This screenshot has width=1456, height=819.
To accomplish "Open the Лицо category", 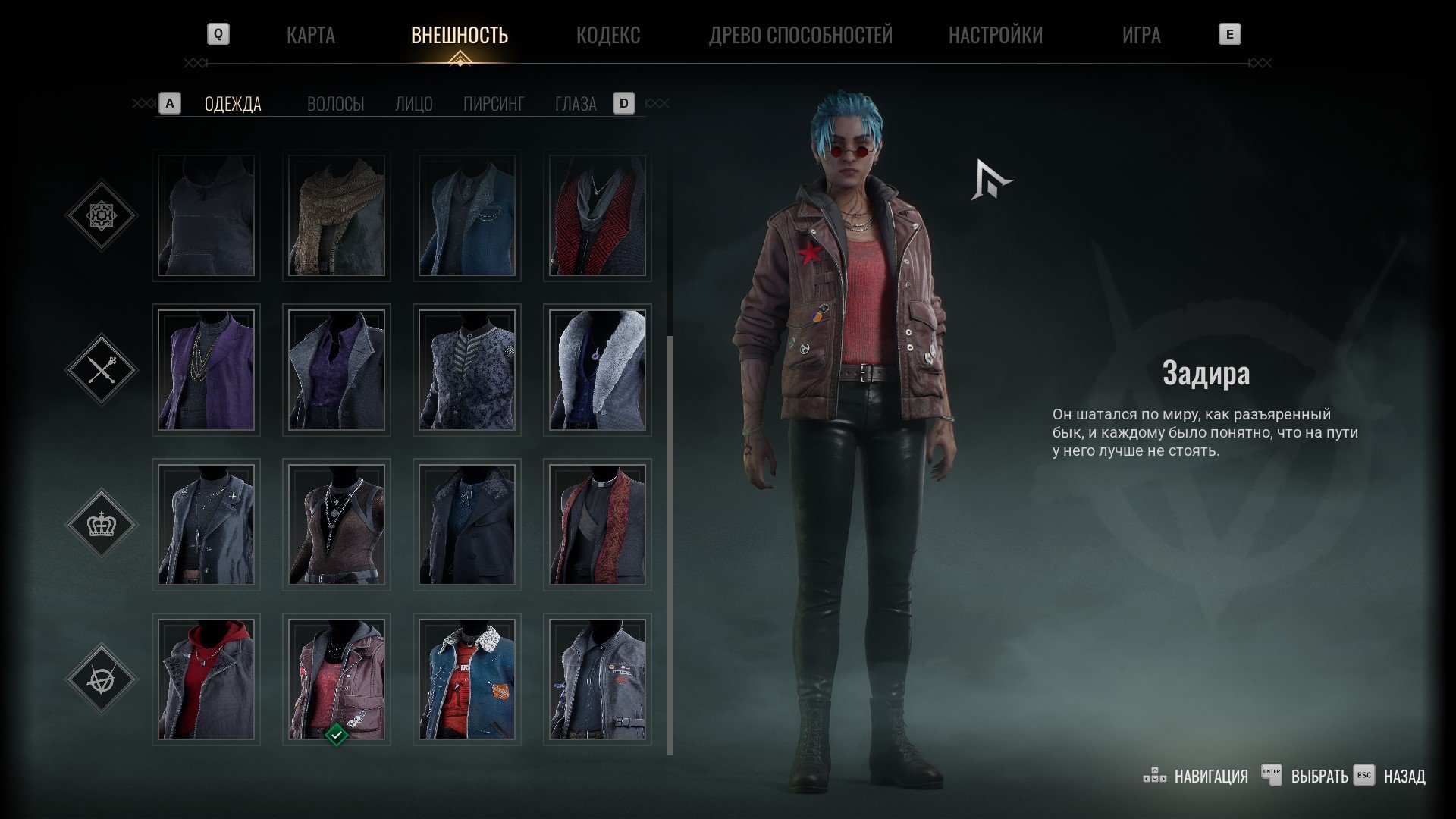I will (x=413, y=104).
